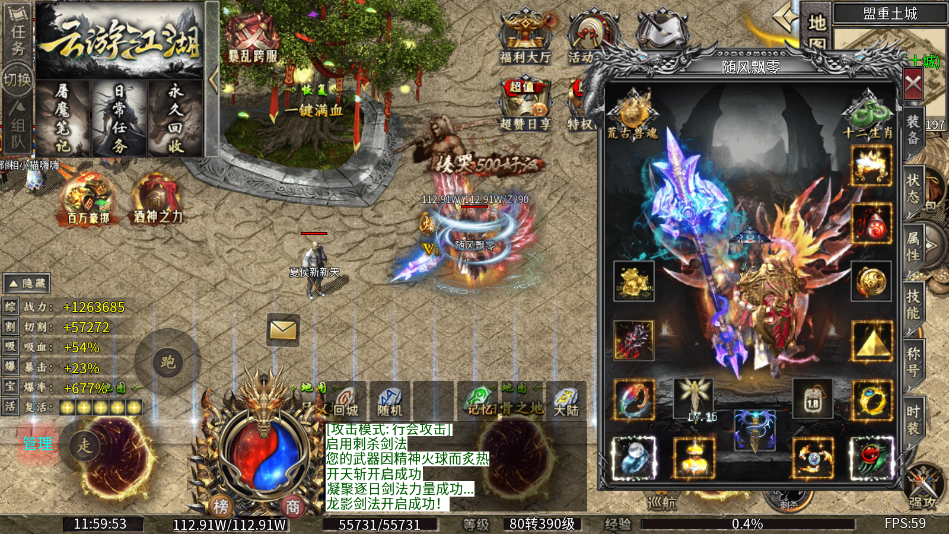Activate the 酒神之力 icon
This screenshot has height=534, width=949.
(x=155, y=200)
